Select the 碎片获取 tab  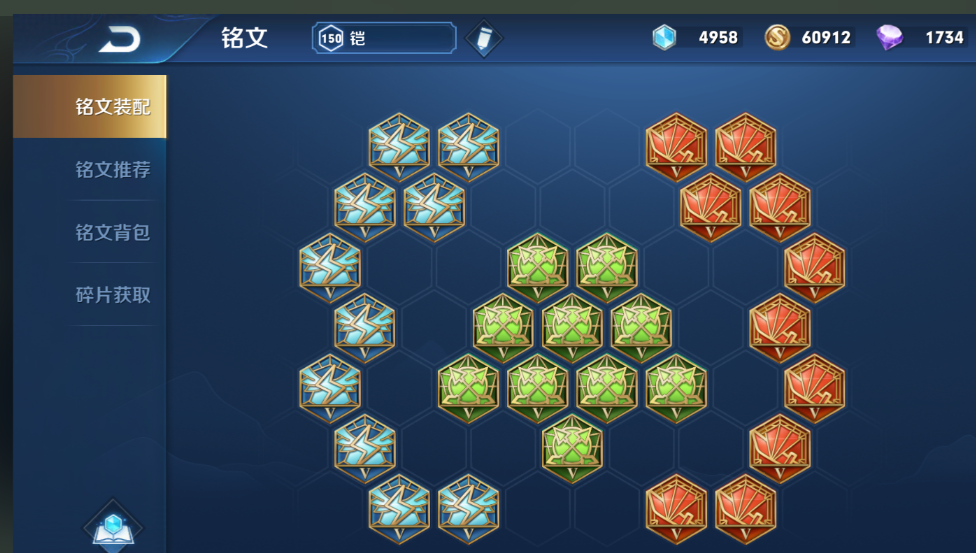click(x=112, y=295)
